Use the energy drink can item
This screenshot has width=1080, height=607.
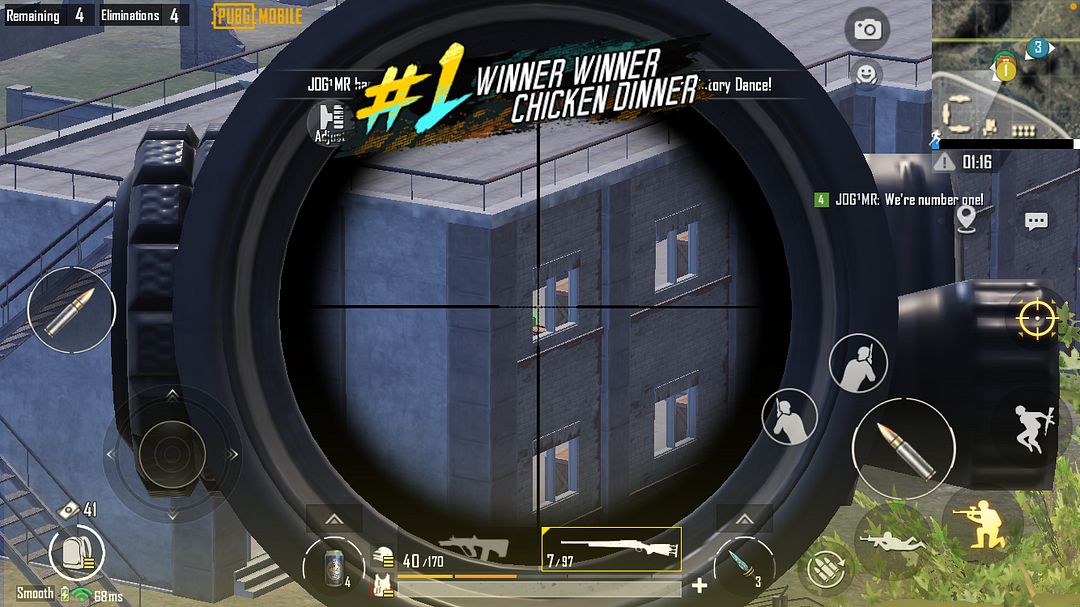click(x=333, y=565)
